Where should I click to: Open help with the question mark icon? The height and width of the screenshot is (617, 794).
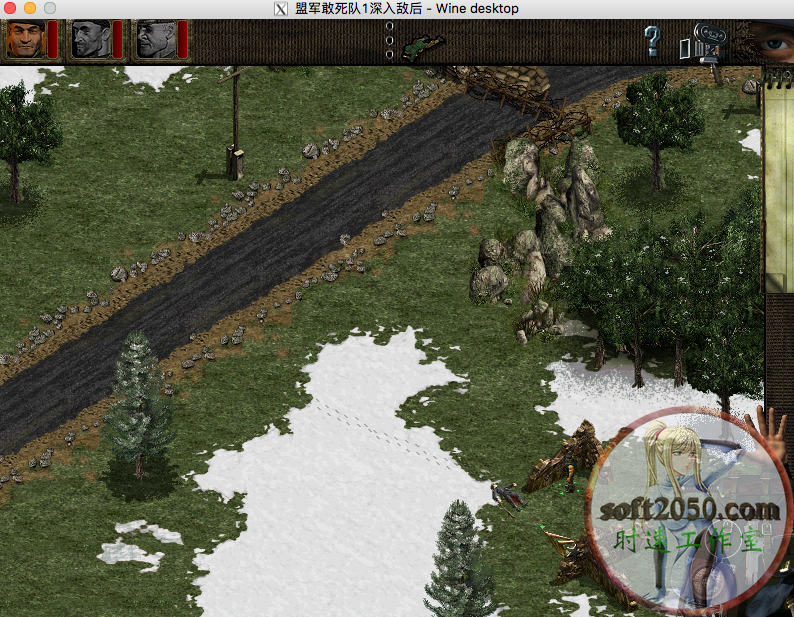652,41
